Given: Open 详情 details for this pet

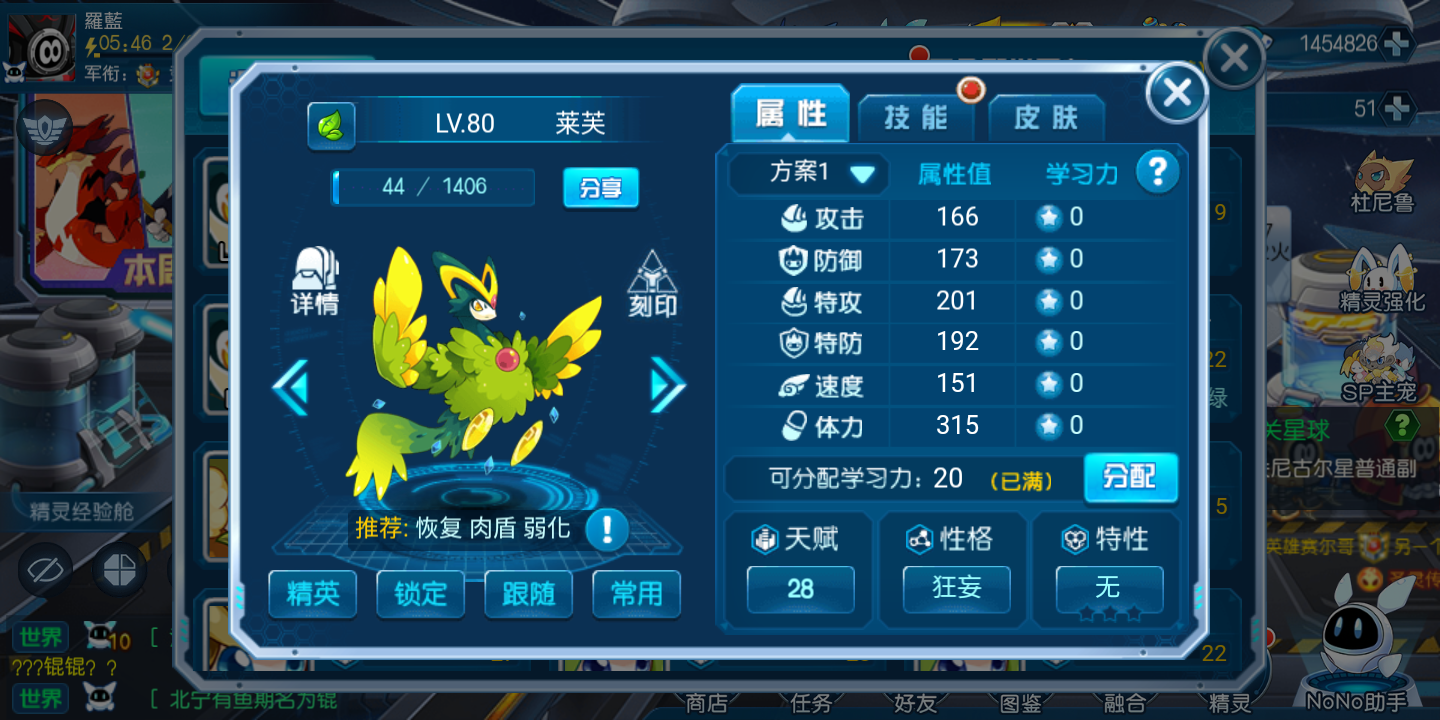Looking at the screenshot, I should [x=315, y=282].
